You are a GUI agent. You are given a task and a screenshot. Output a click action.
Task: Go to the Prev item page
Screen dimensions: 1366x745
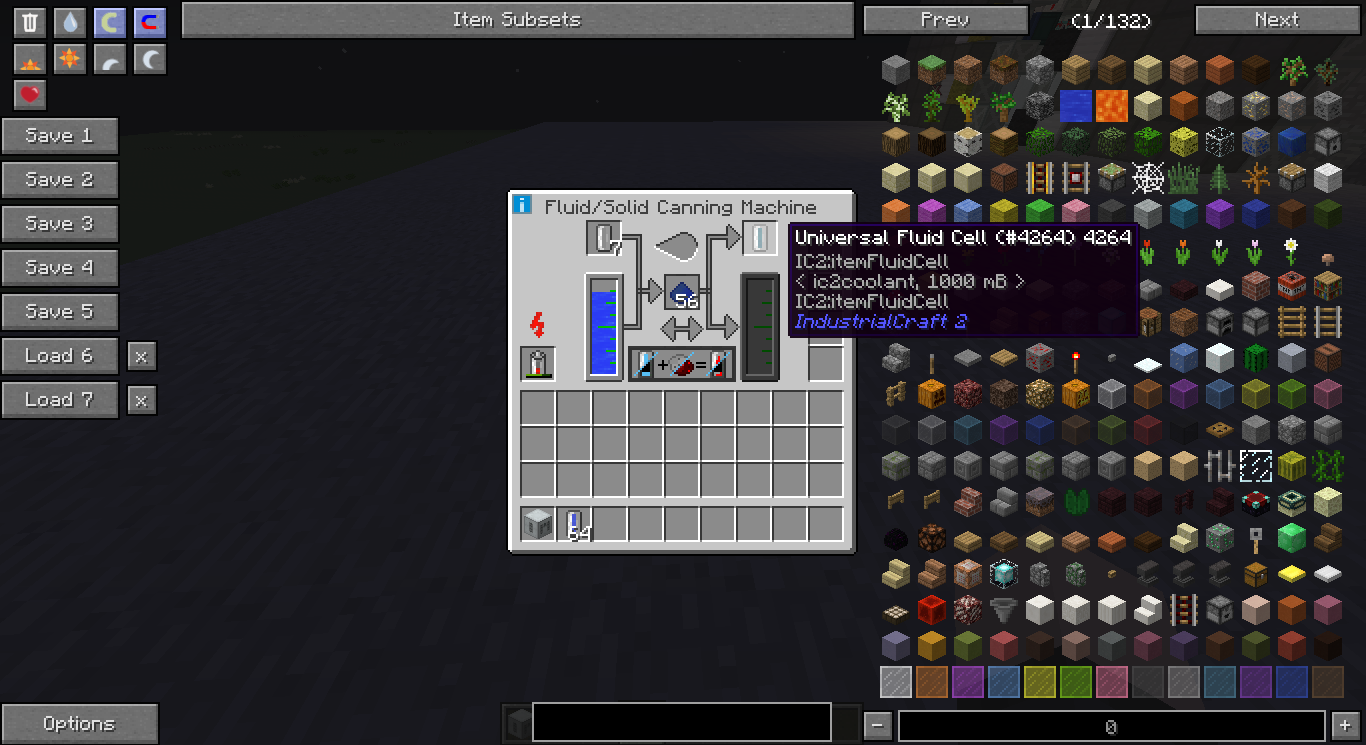tap(945, 20)
